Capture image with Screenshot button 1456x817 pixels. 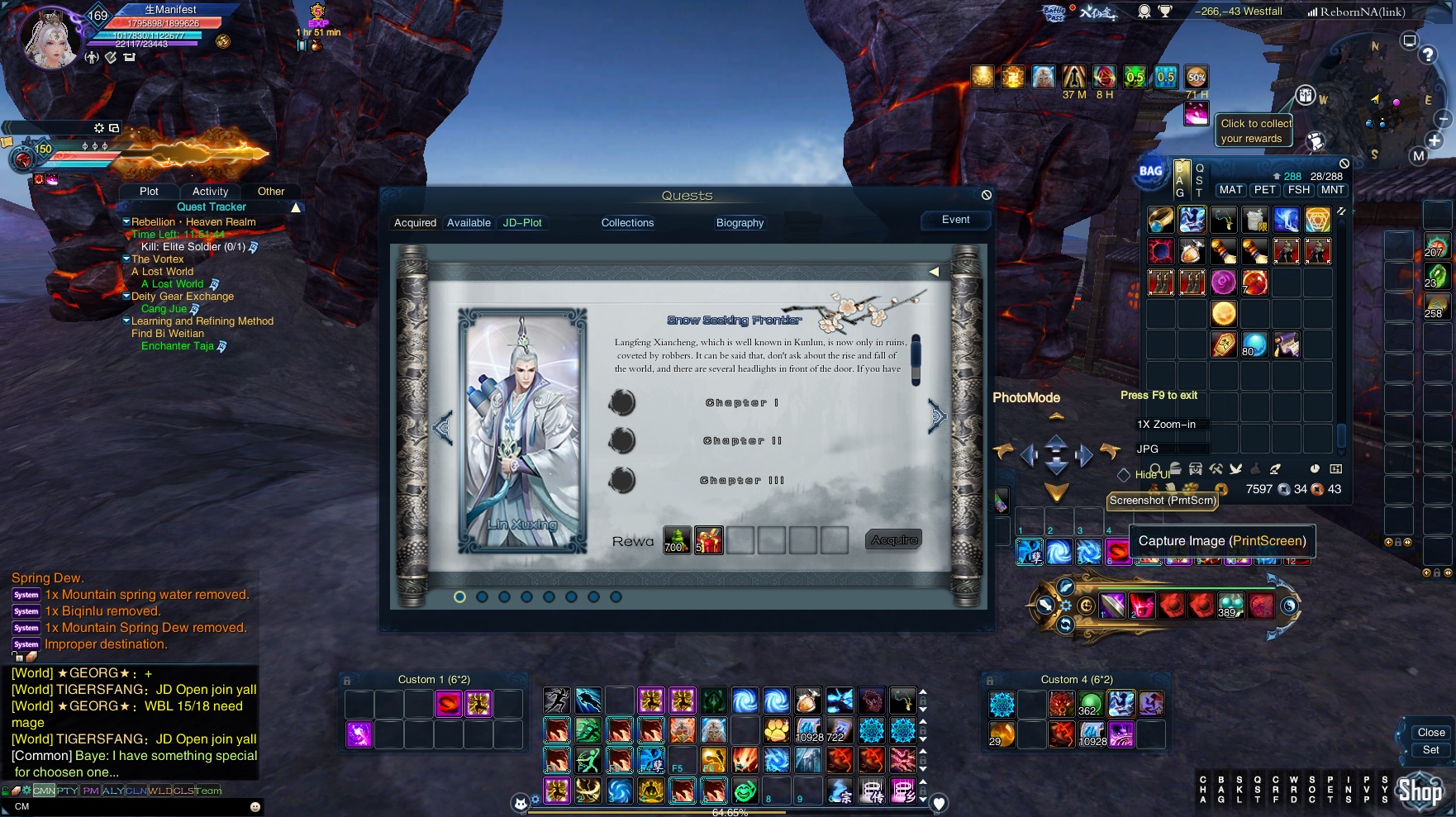[1163, 501]
